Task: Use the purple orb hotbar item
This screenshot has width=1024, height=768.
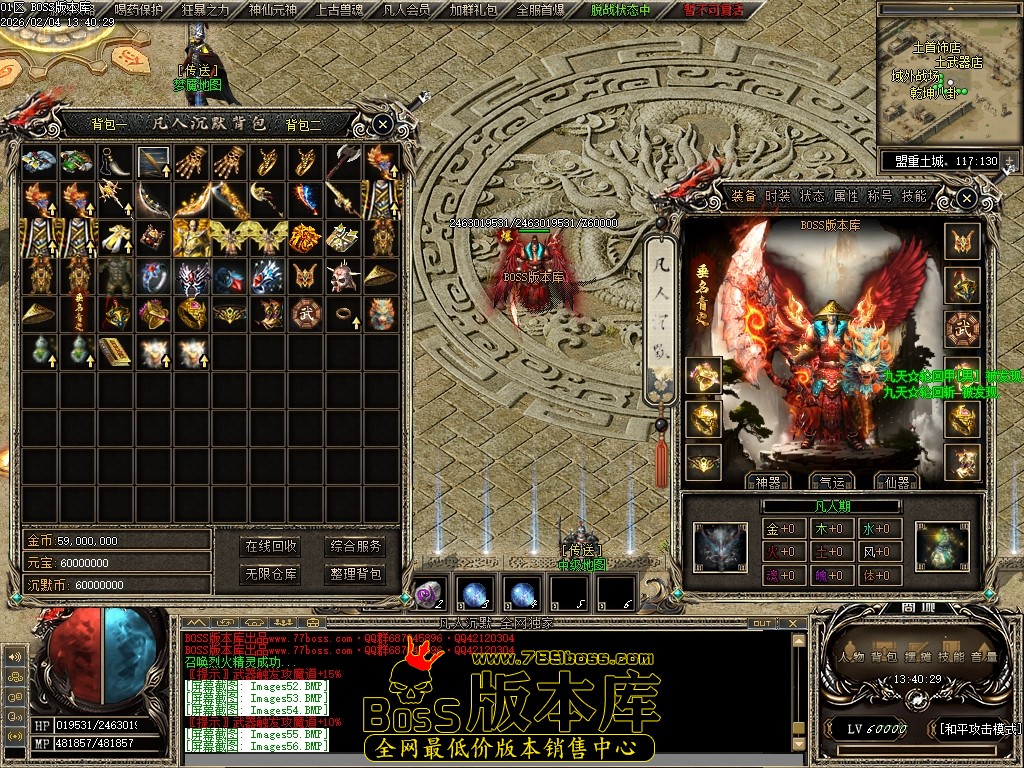Action: click(430, 593)
